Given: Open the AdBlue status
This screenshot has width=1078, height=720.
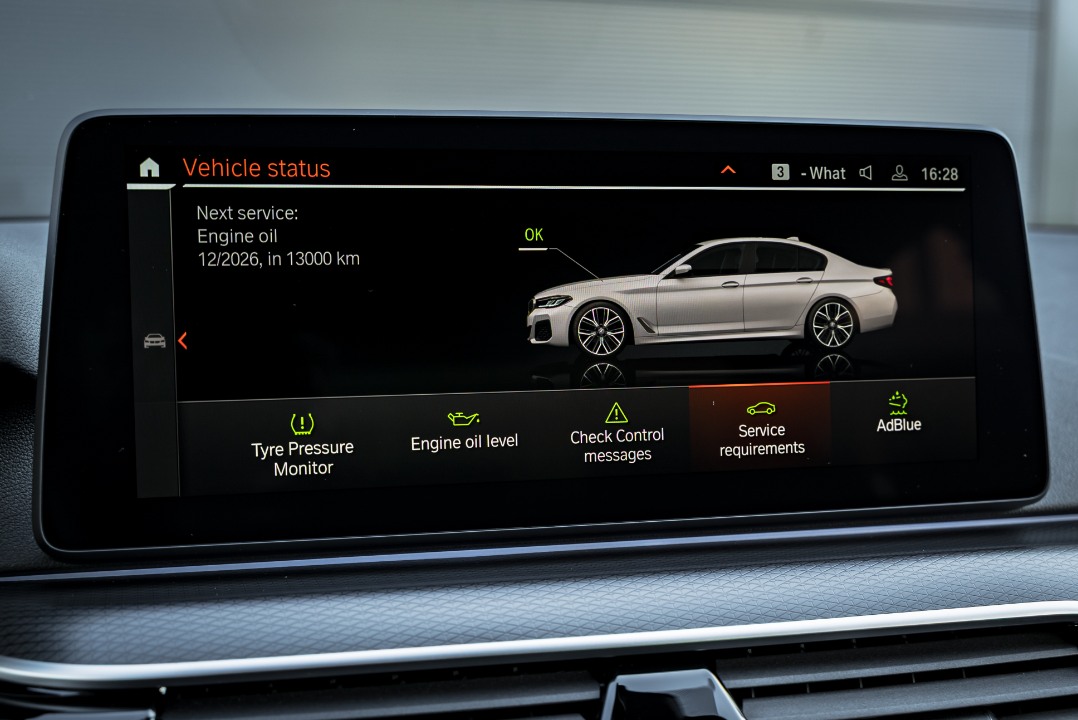Looking at the screenshot, I should pos(898,413).
